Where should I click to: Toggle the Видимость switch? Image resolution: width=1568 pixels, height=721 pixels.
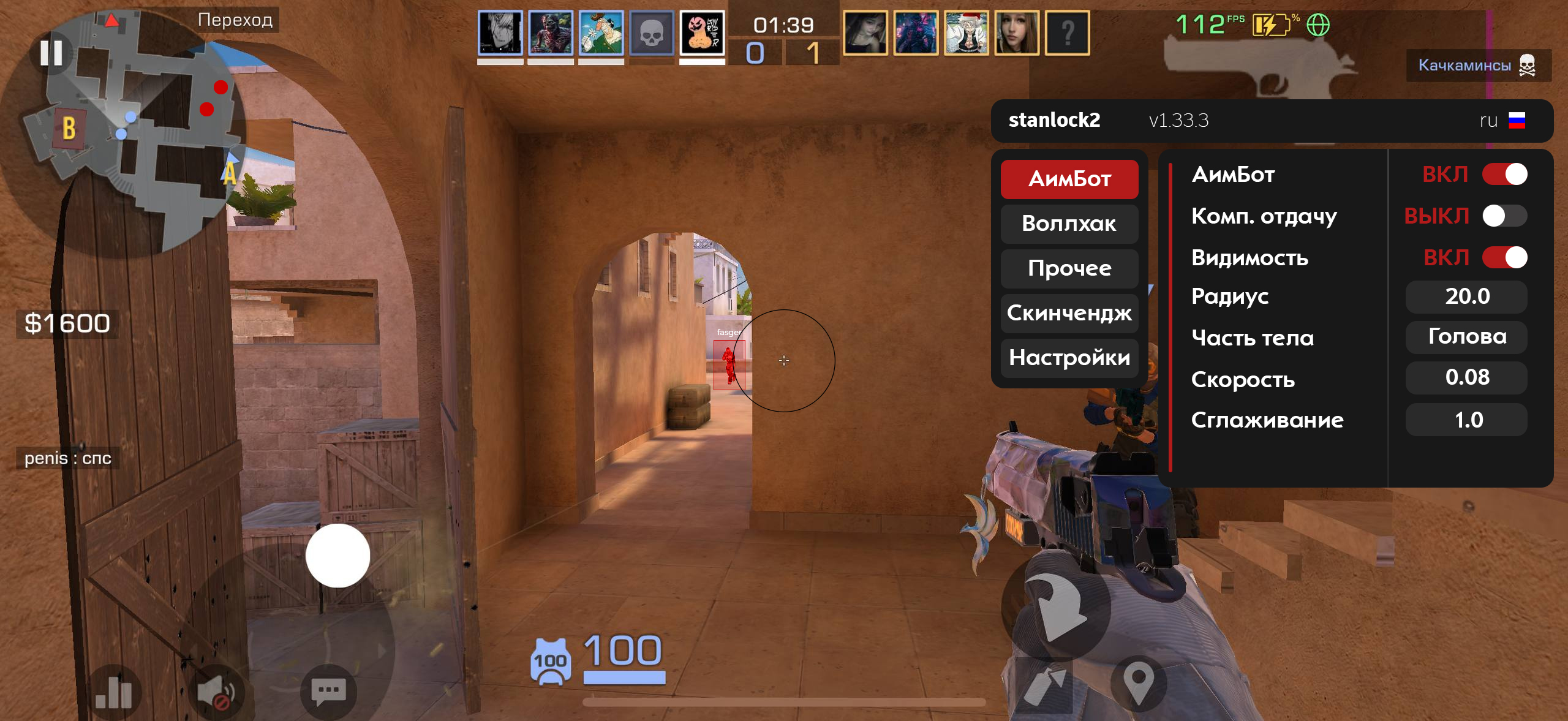tap(1504, 257)
